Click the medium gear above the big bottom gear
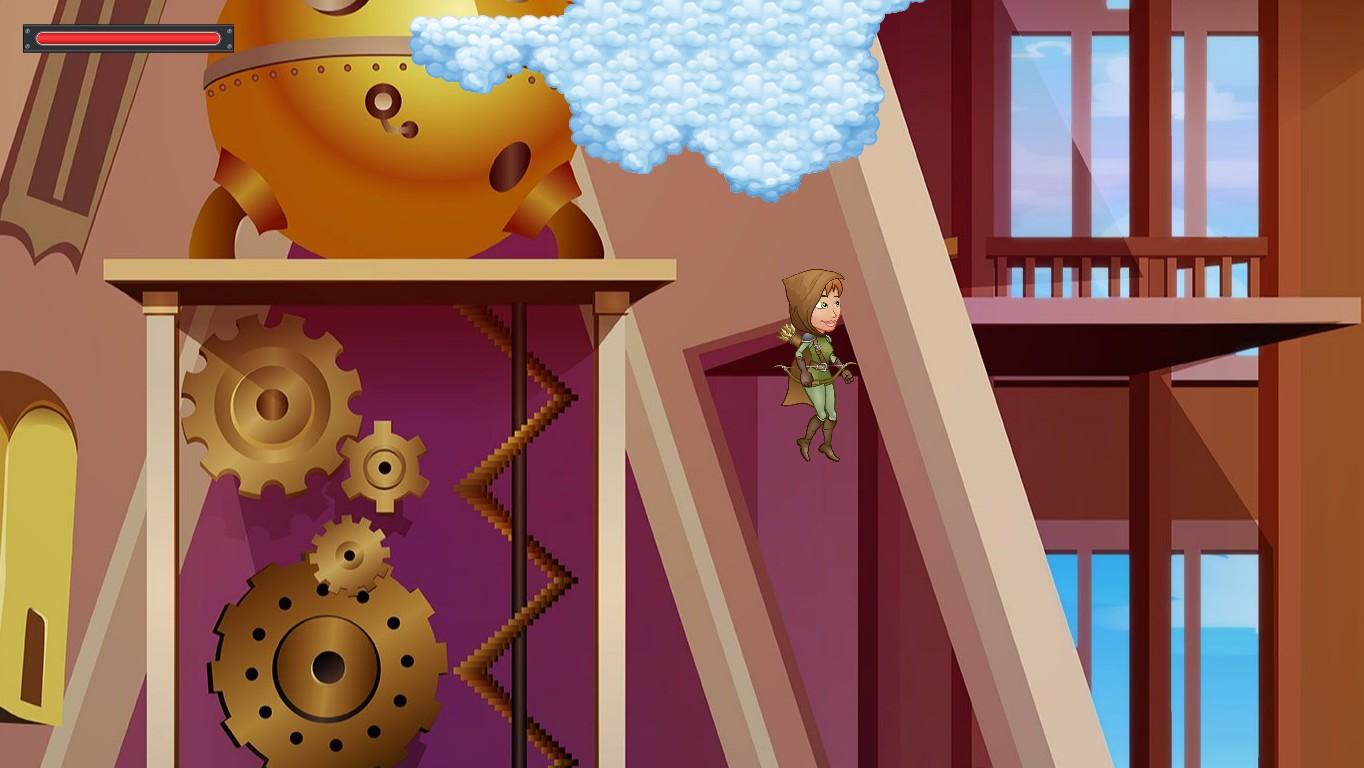1364x768 pixels. click(x=348, y=555)
